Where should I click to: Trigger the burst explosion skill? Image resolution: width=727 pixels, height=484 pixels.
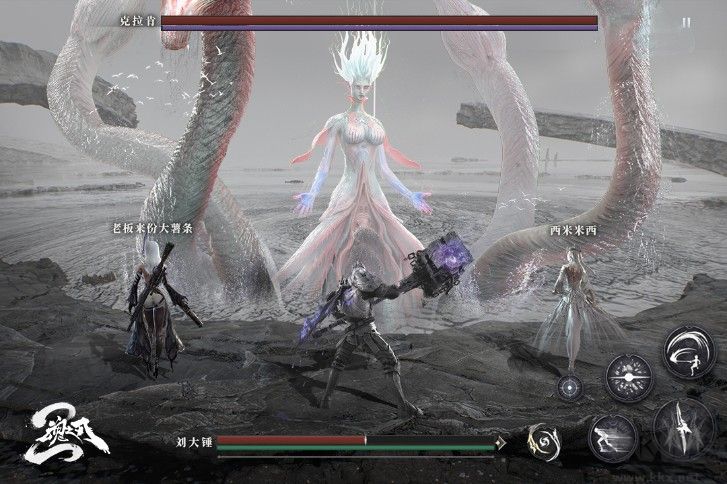[629, 377]
